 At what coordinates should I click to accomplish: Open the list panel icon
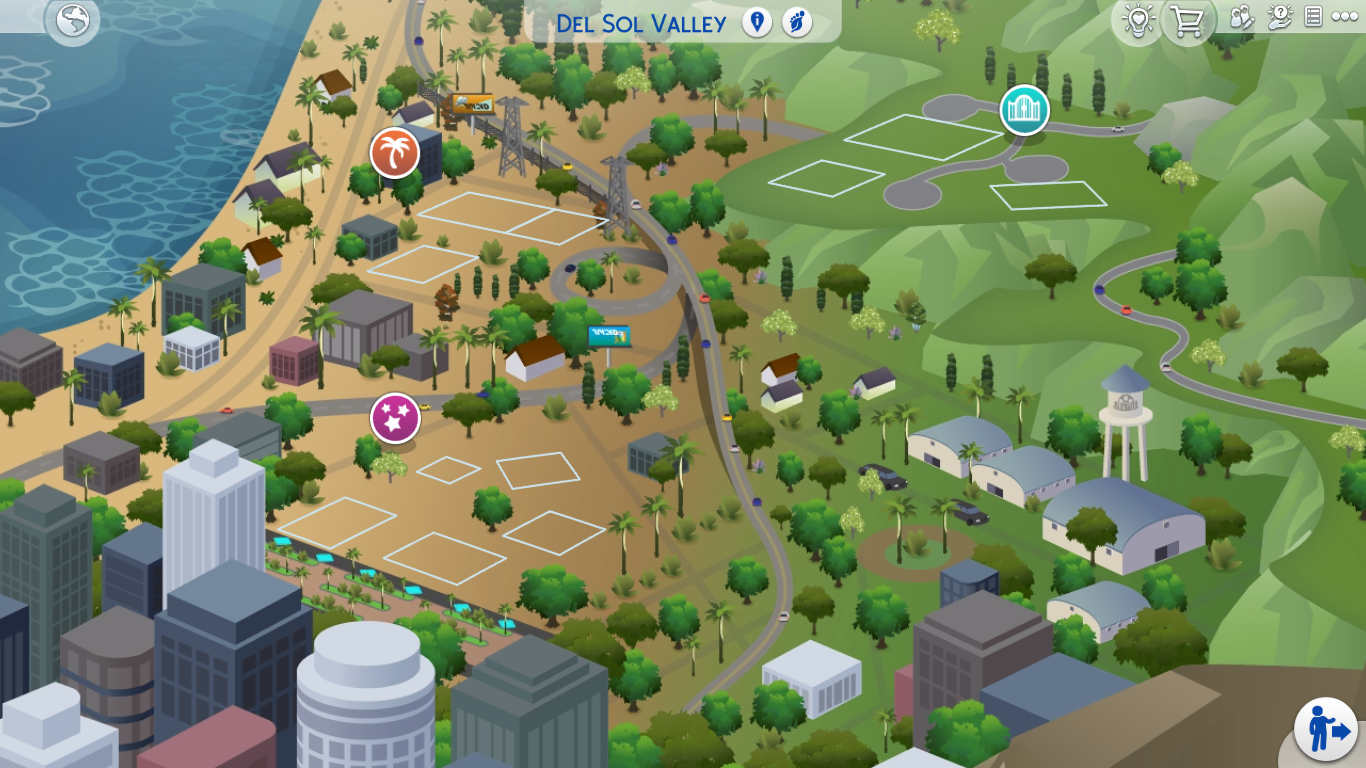(1313, 17)
